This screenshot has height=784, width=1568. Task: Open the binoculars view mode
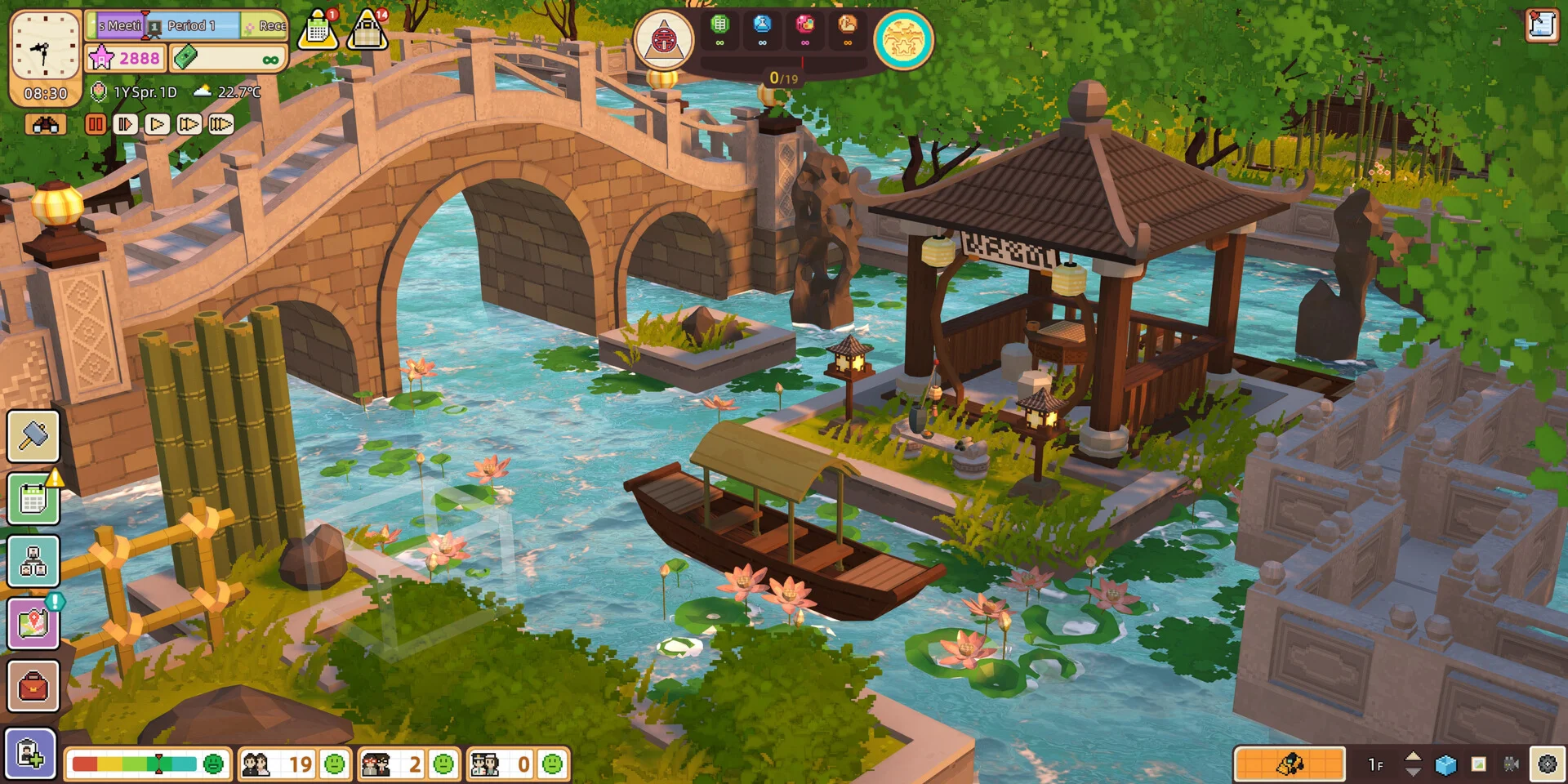(46, 124)
